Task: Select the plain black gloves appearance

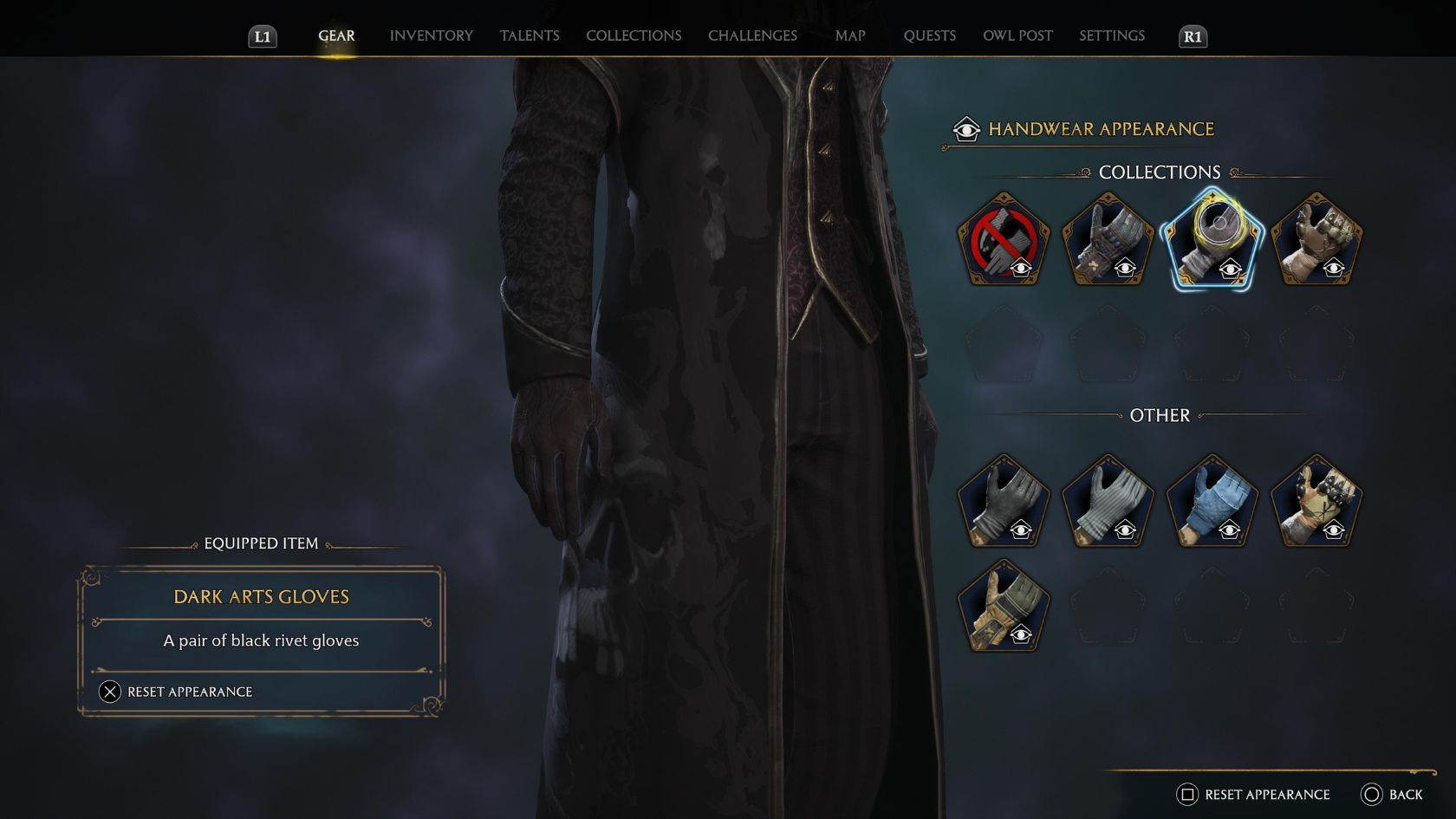Action: coord(1004,502)
